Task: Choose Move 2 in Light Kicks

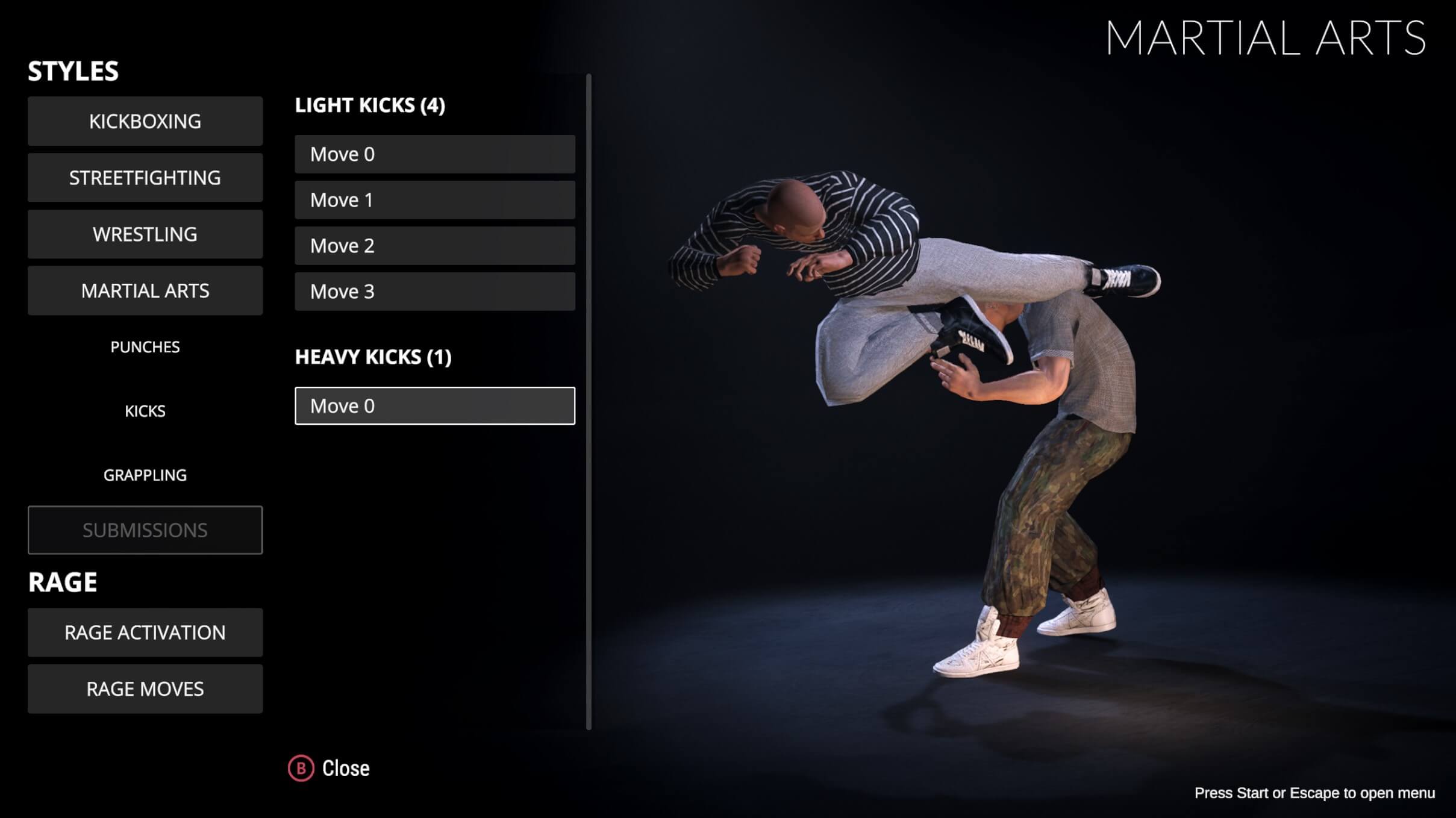Action: click(434, 246)
